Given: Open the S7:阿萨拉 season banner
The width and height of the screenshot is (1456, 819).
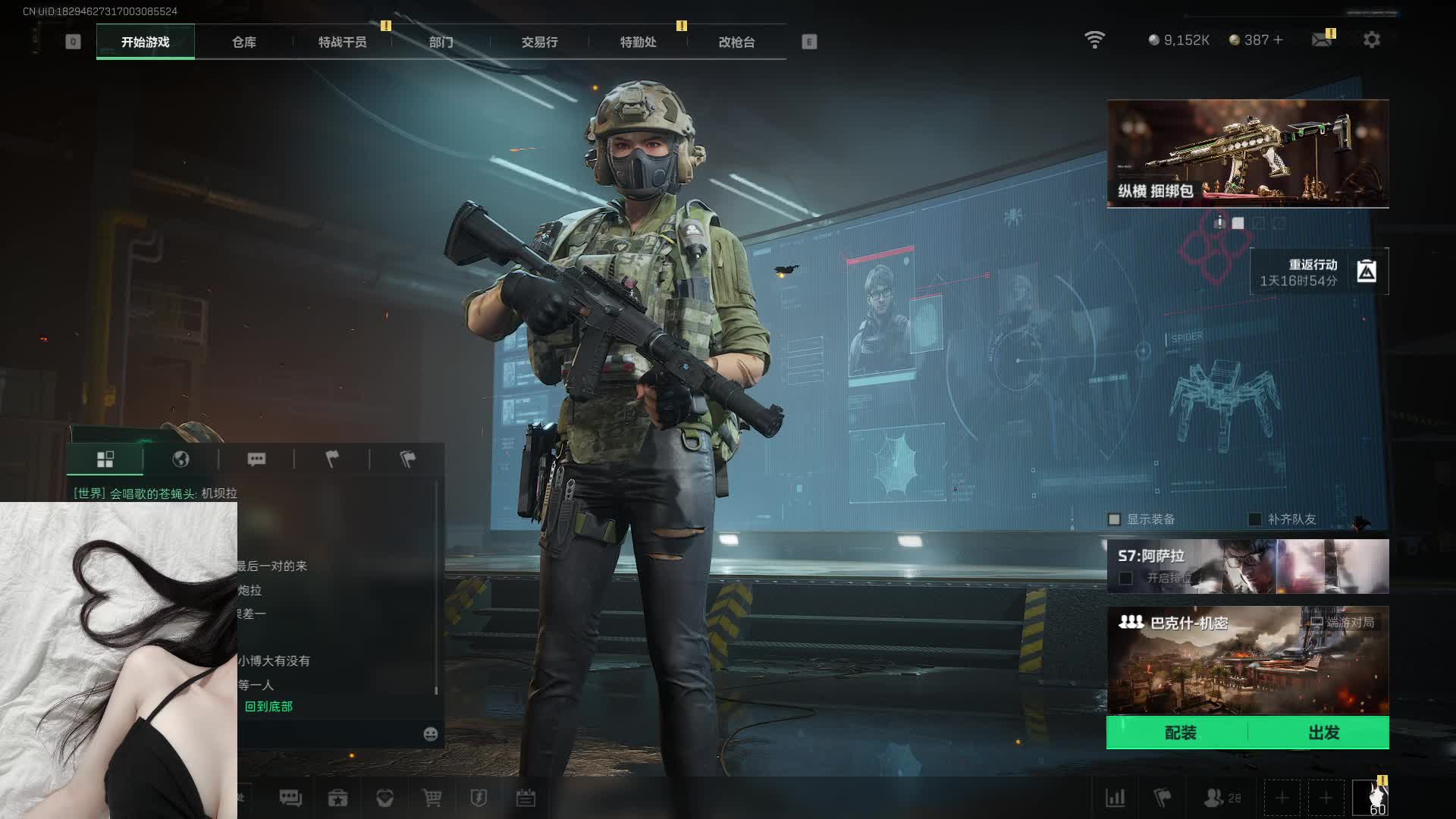Looking at the screenshot, I should coord(1247,566).
